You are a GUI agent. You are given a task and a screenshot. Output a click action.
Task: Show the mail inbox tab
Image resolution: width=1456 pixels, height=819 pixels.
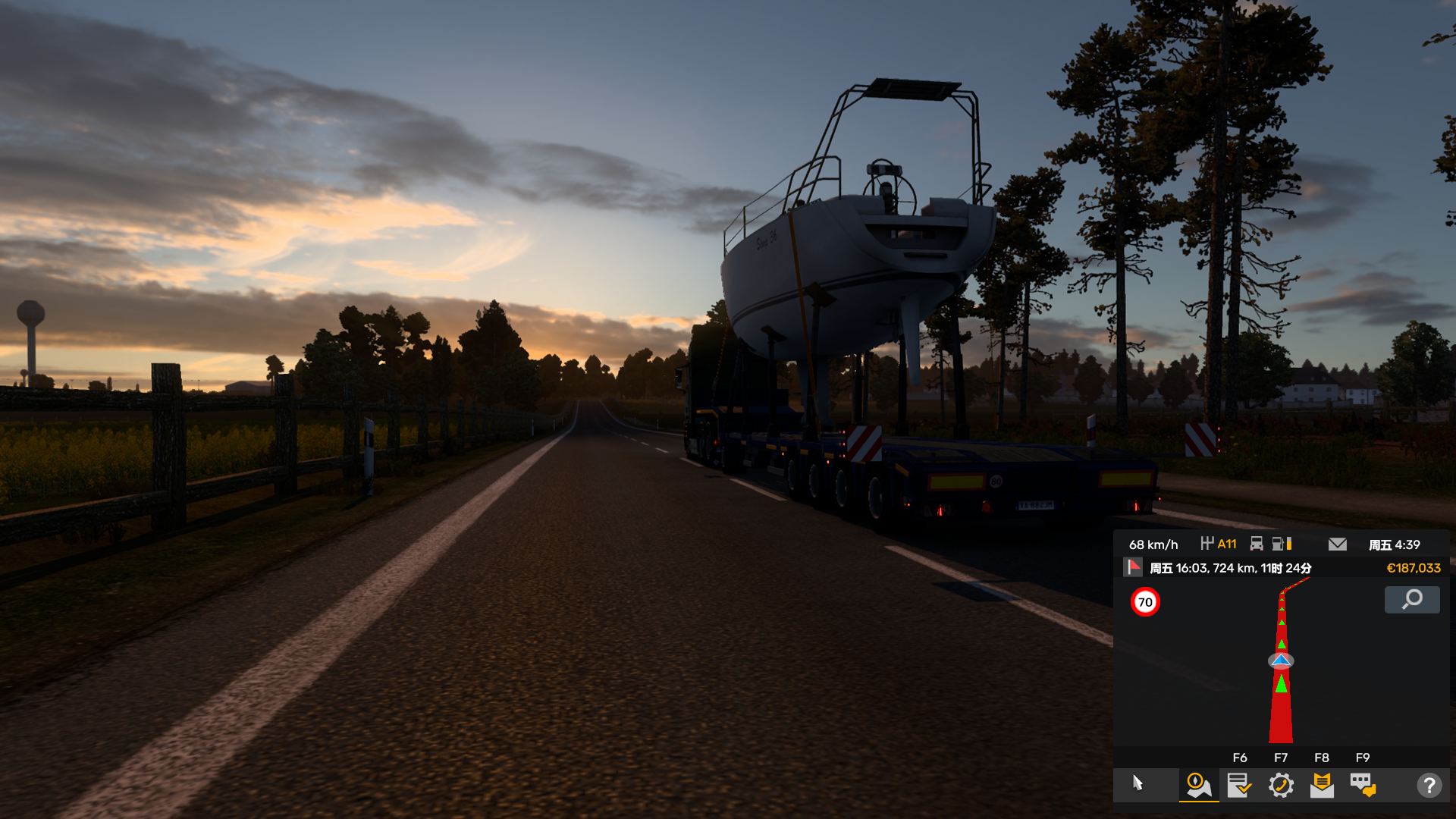tap(1322, 785)
